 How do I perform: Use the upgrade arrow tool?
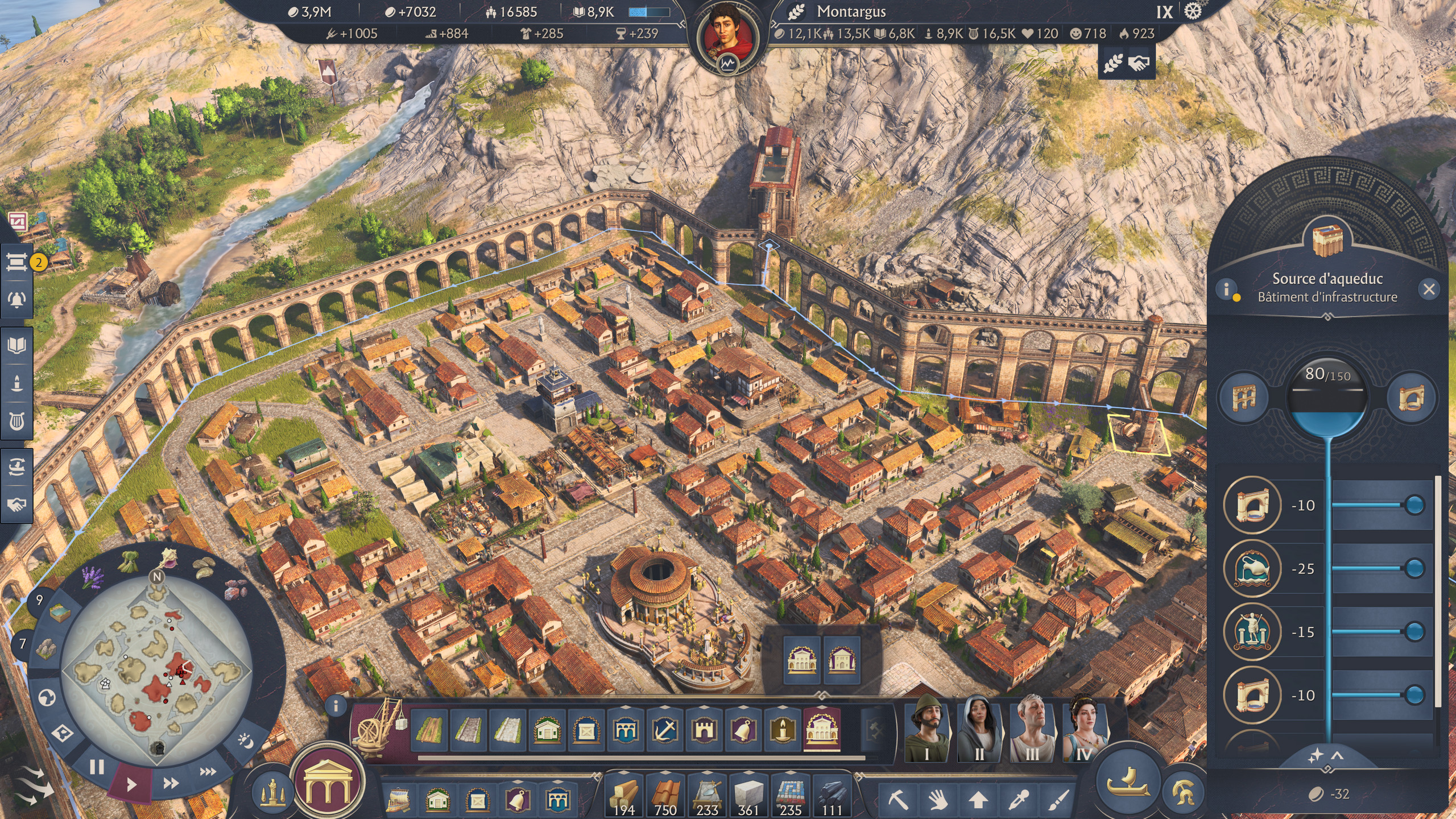(x=978, y=800)
